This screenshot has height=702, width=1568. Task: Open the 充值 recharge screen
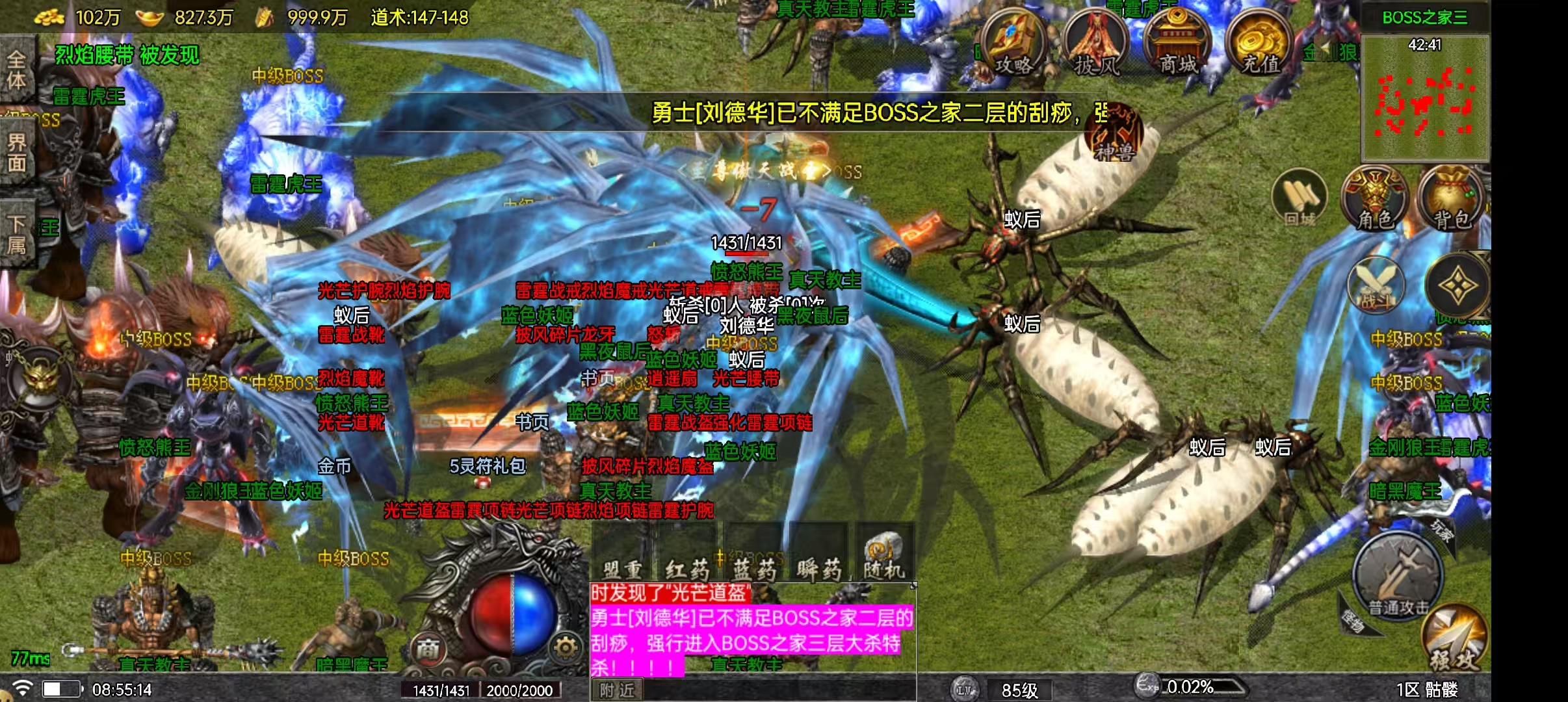tap(1260, 43)
